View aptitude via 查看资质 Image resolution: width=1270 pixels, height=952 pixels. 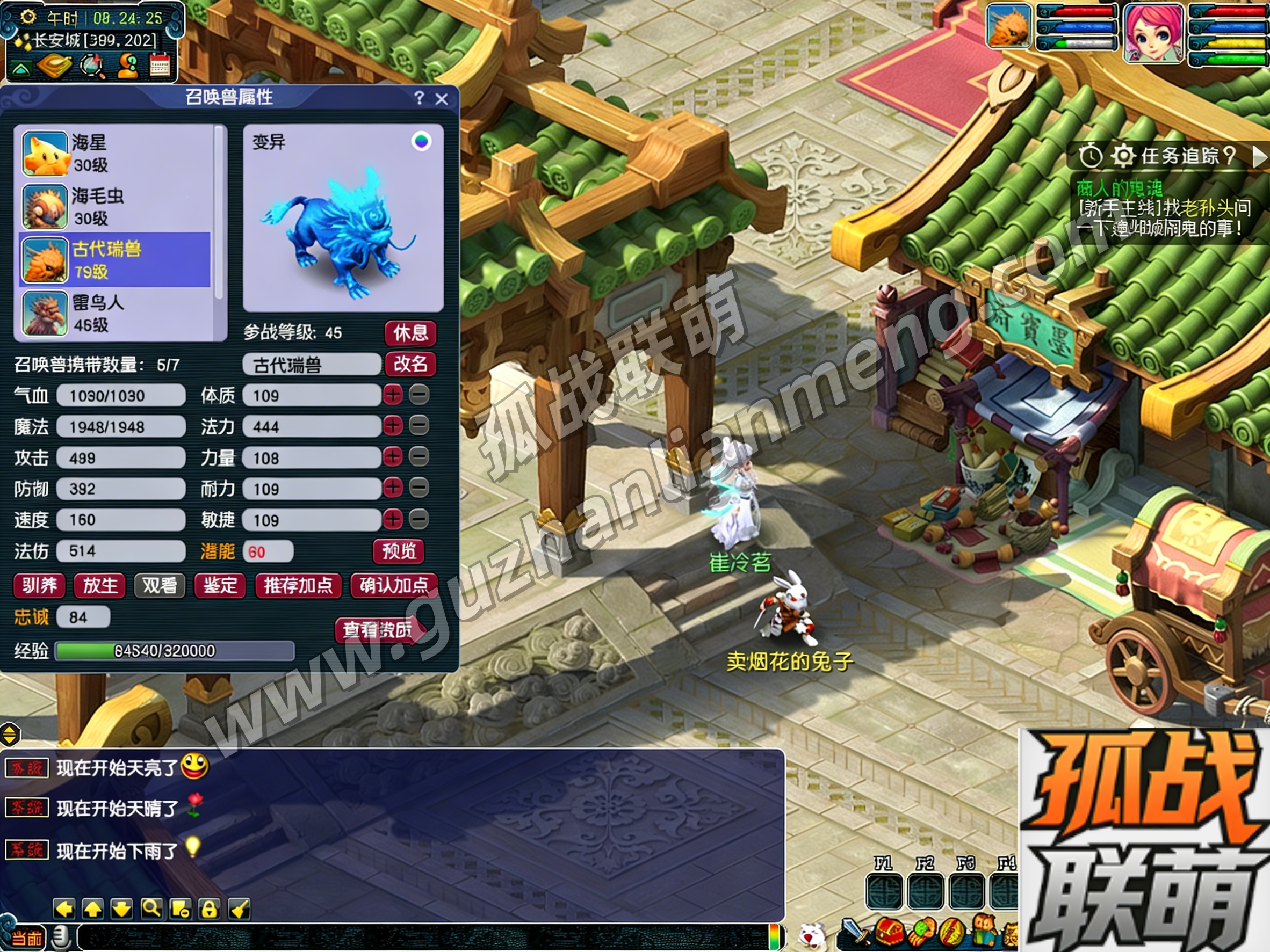coord(378,630)
